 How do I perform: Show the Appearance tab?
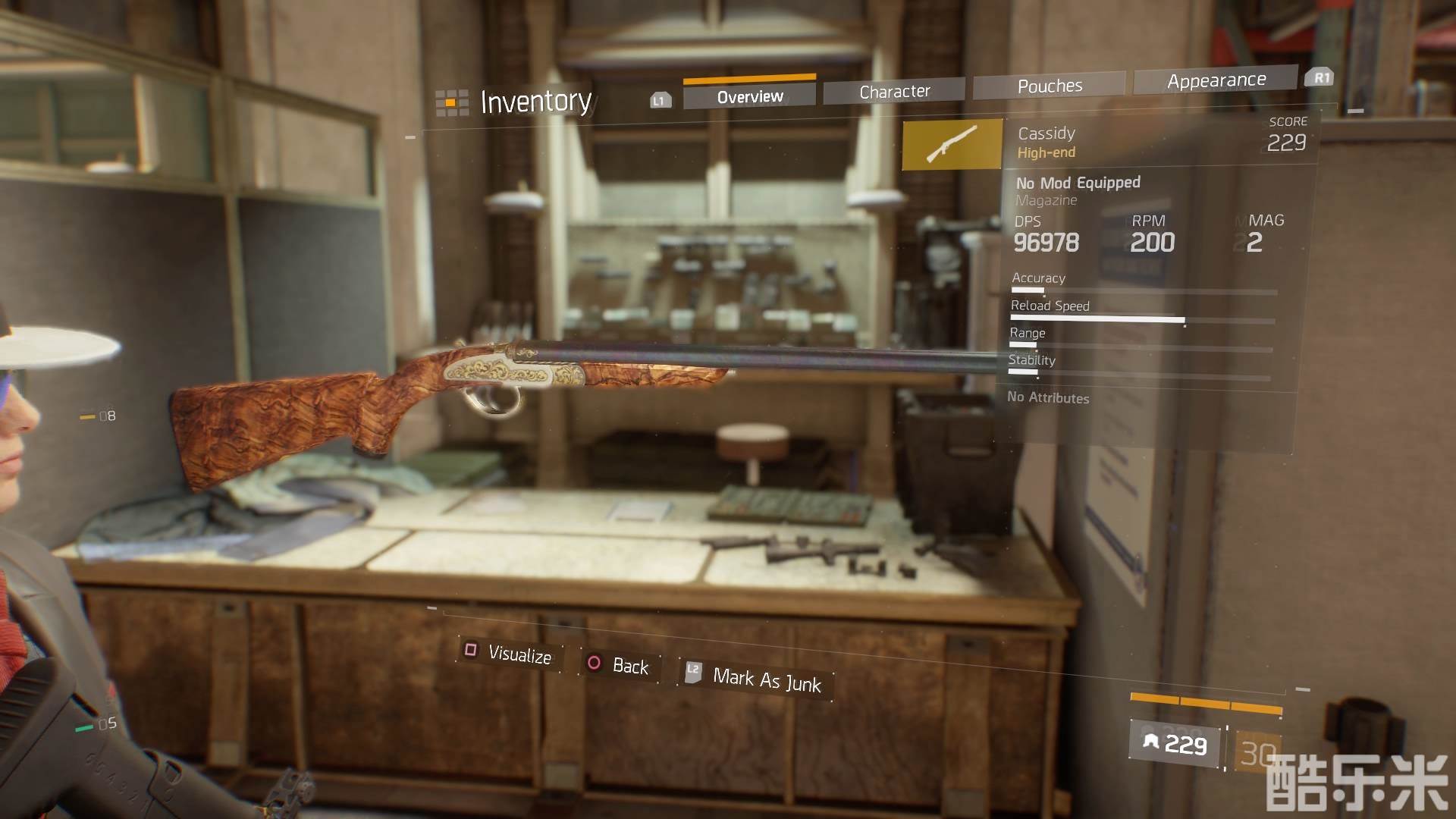point(1216,80)
